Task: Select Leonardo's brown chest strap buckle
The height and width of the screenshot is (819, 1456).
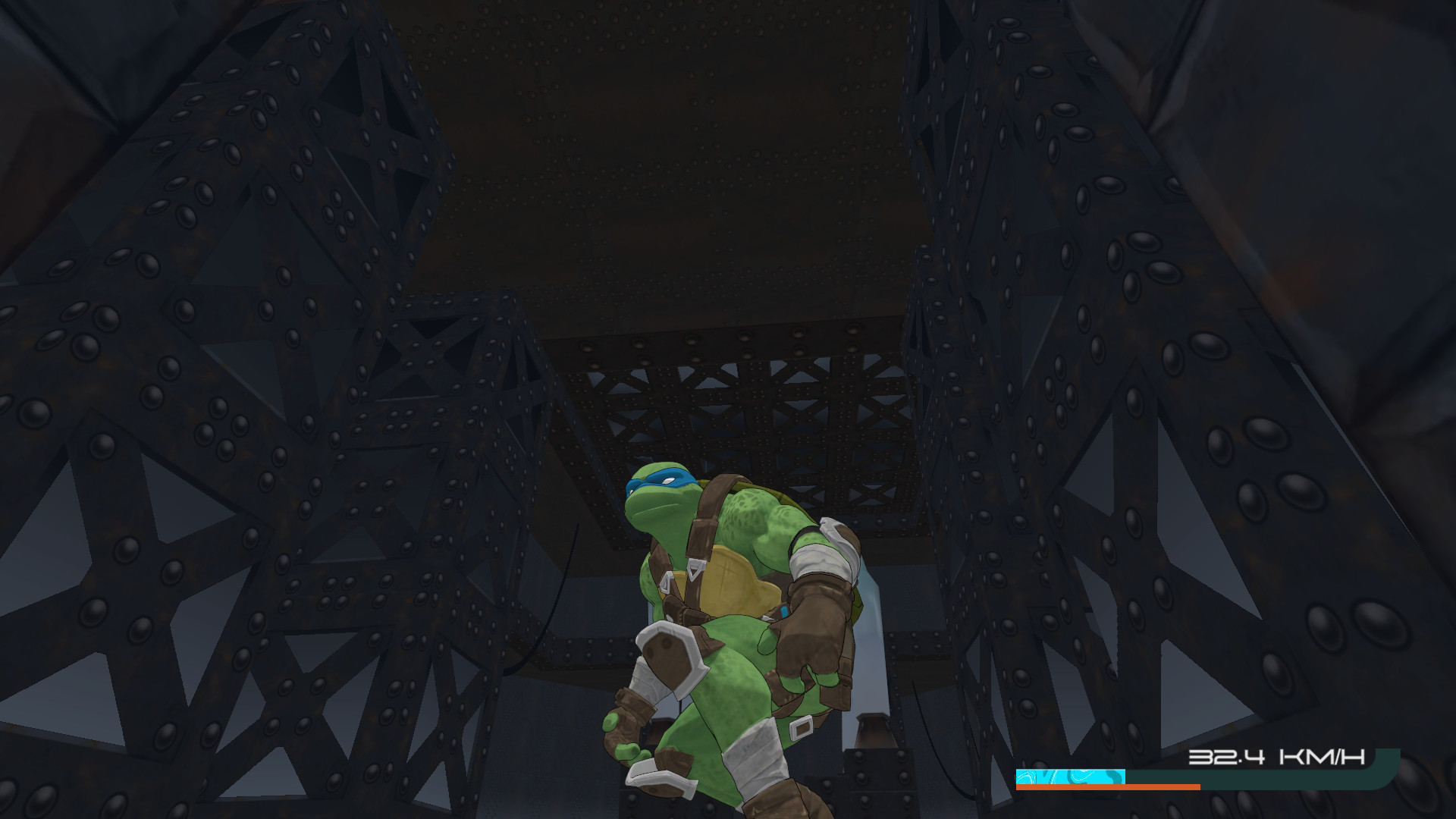Action: (695, 566)
